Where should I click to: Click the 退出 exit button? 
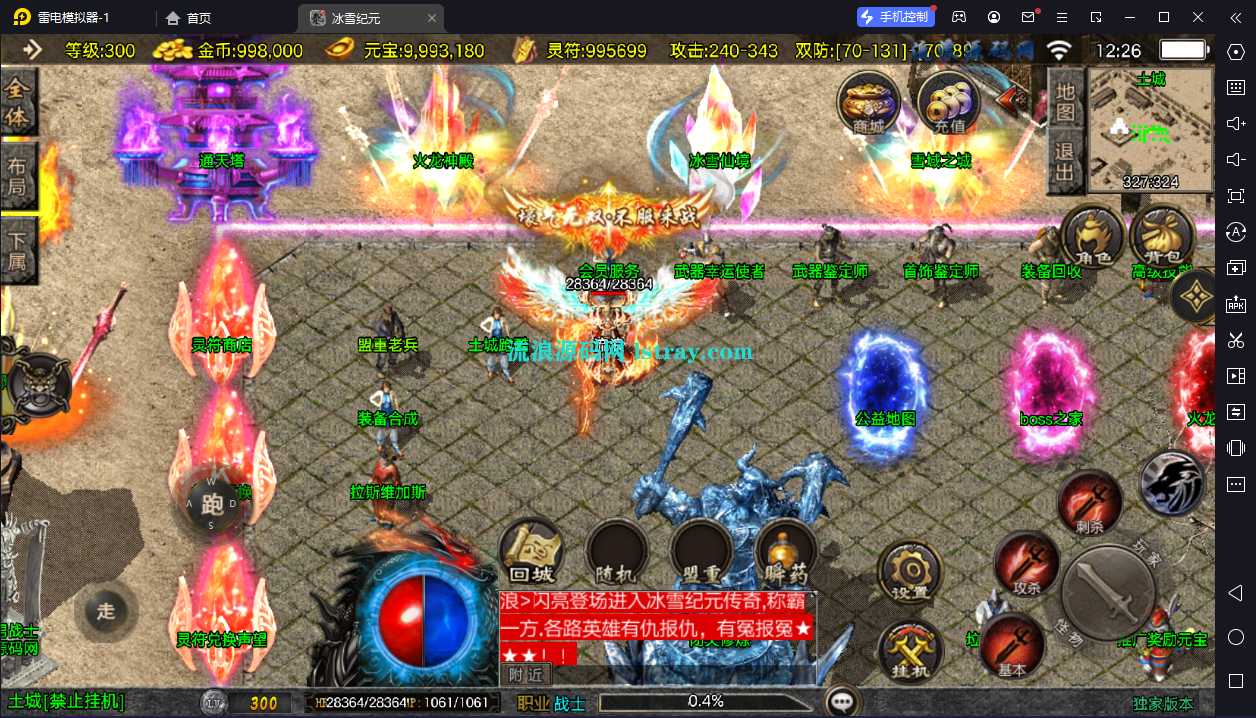1065,164
